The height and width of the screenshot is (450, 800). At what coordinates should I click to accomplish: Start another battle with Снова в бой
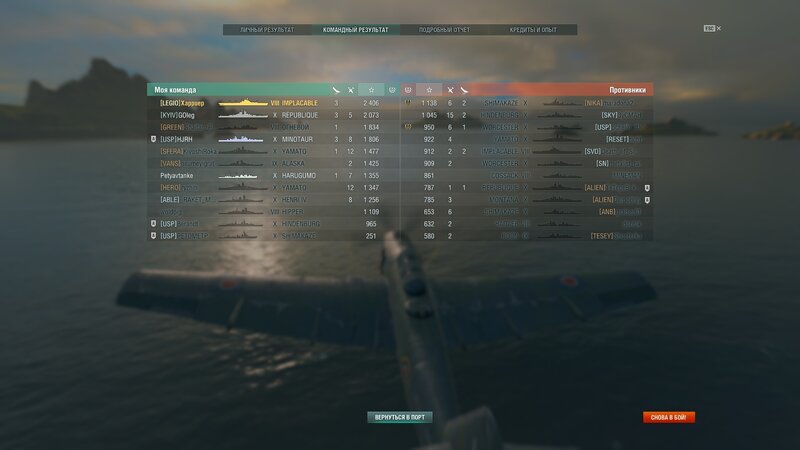(x=669, y=417)
